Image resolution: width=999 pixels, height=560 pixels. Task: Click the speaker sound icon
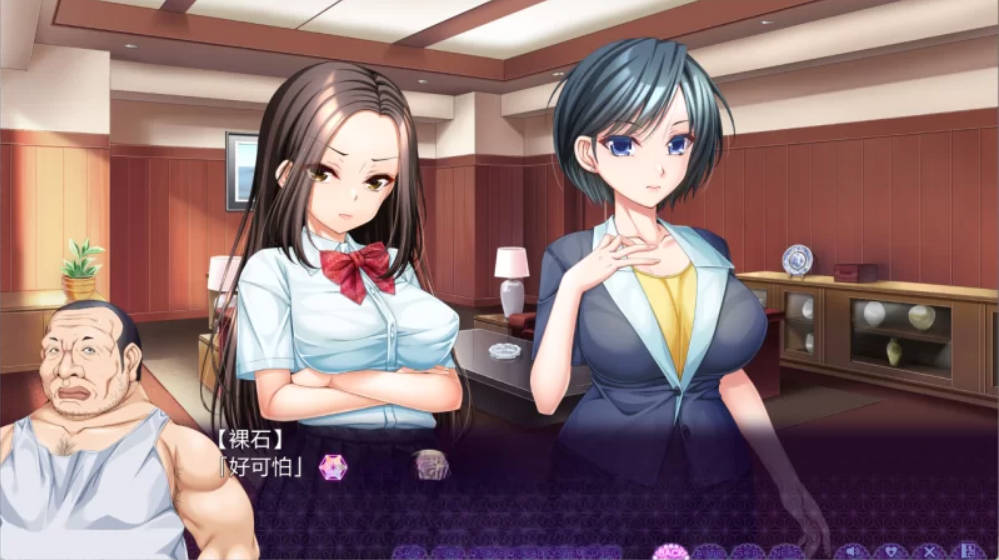[x=852, y=551]
